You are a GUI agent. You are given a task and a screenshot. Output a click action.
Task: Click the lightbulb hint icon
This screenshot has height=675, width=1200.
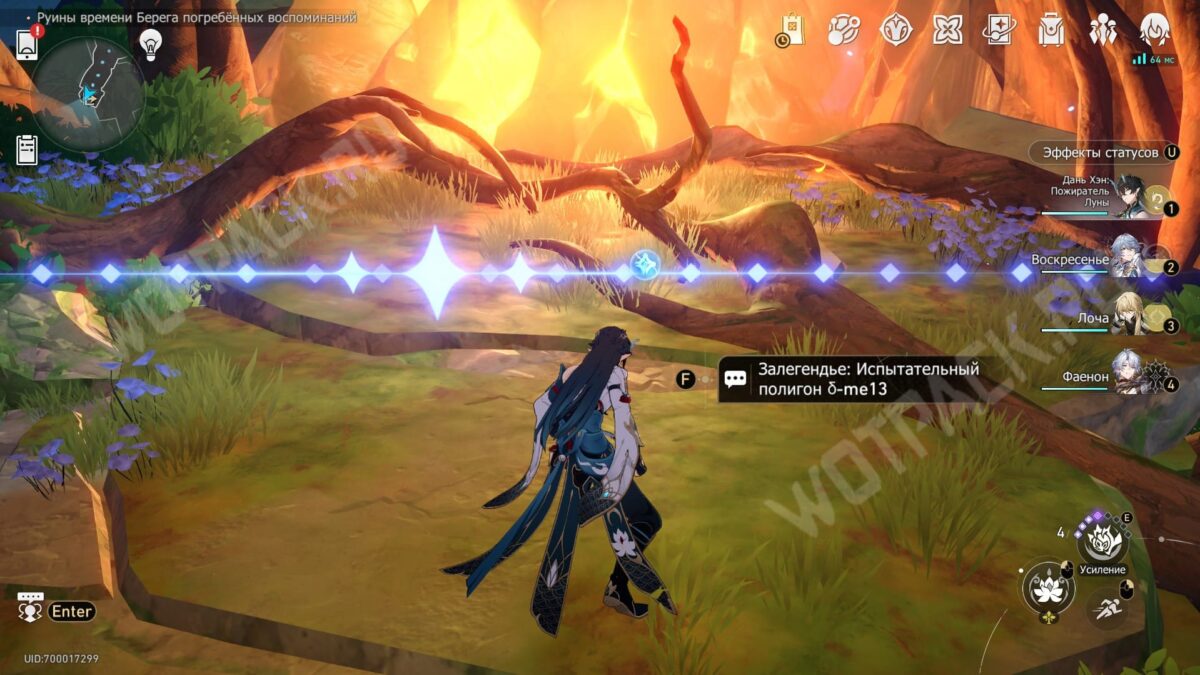[x=151, y=44]
